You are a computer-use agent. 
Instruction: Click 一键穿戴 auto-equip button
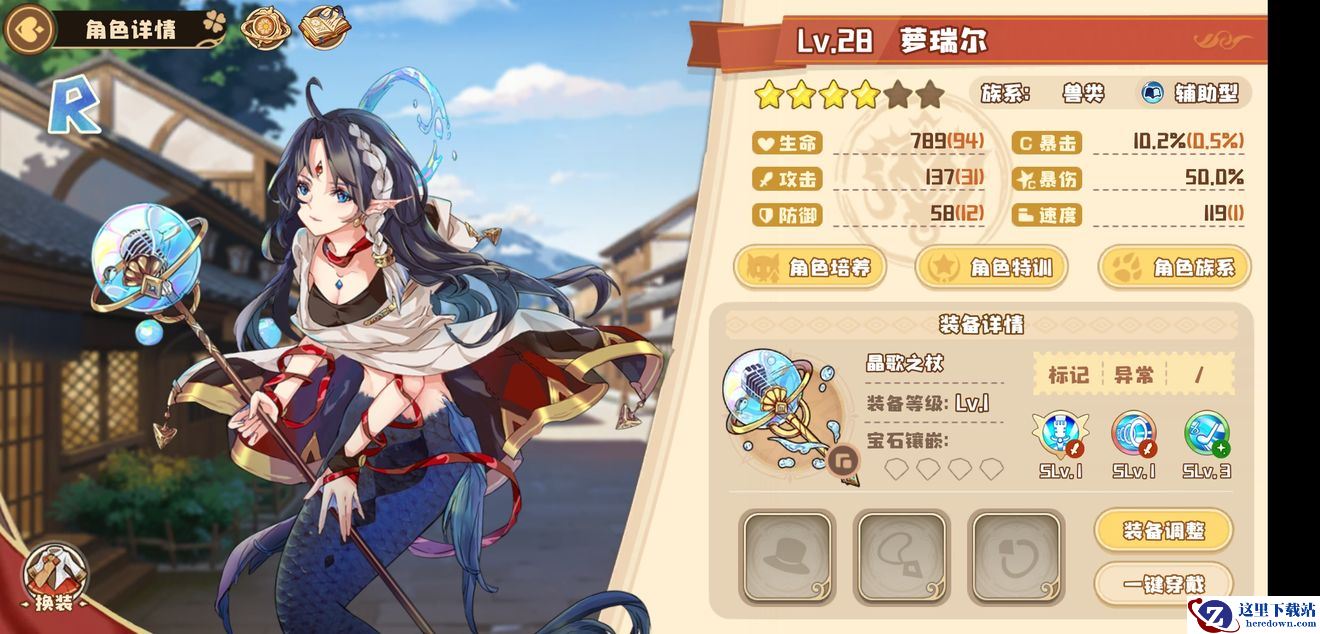click(1163, 583)
